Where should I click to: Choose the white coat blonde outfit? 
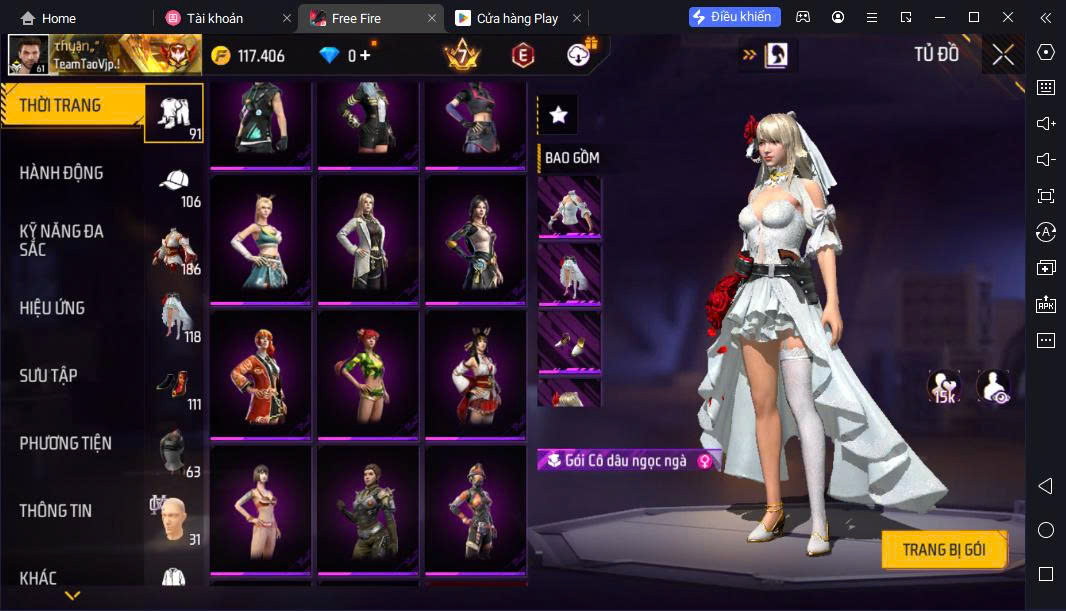click(x=367, y=240)
